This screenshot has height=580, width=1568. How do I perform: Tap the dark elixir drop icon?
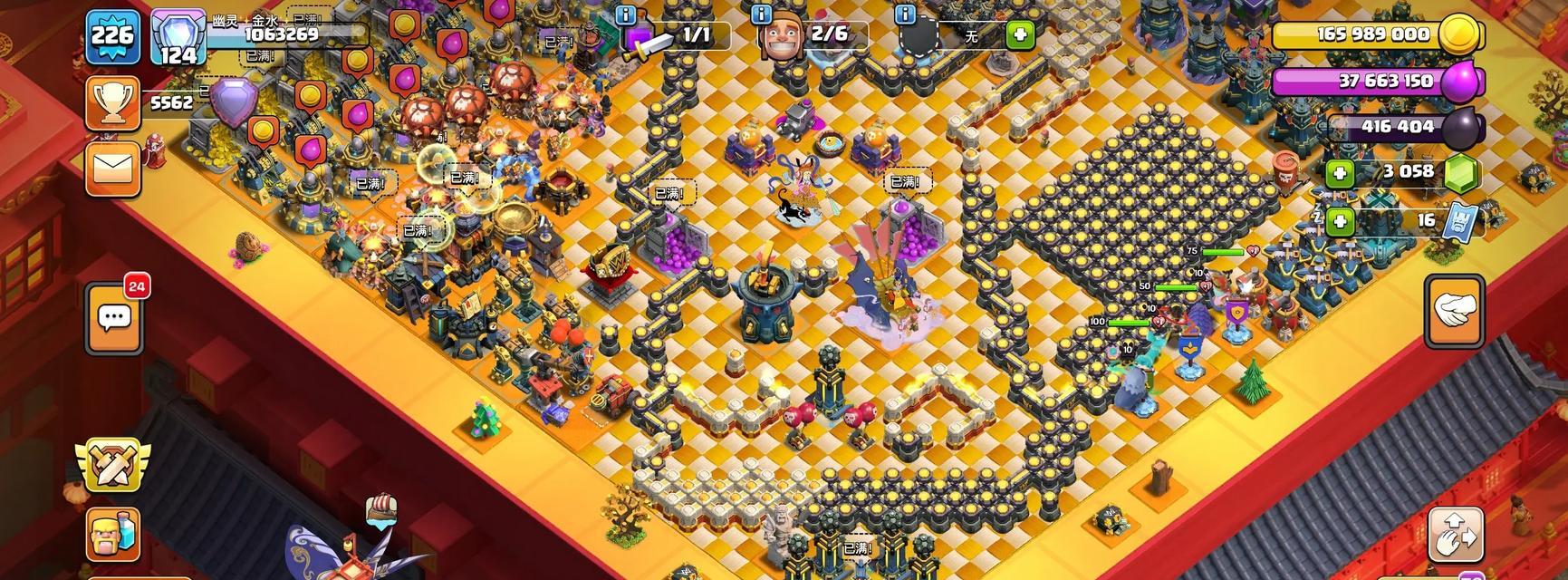tap(1459, 127)
